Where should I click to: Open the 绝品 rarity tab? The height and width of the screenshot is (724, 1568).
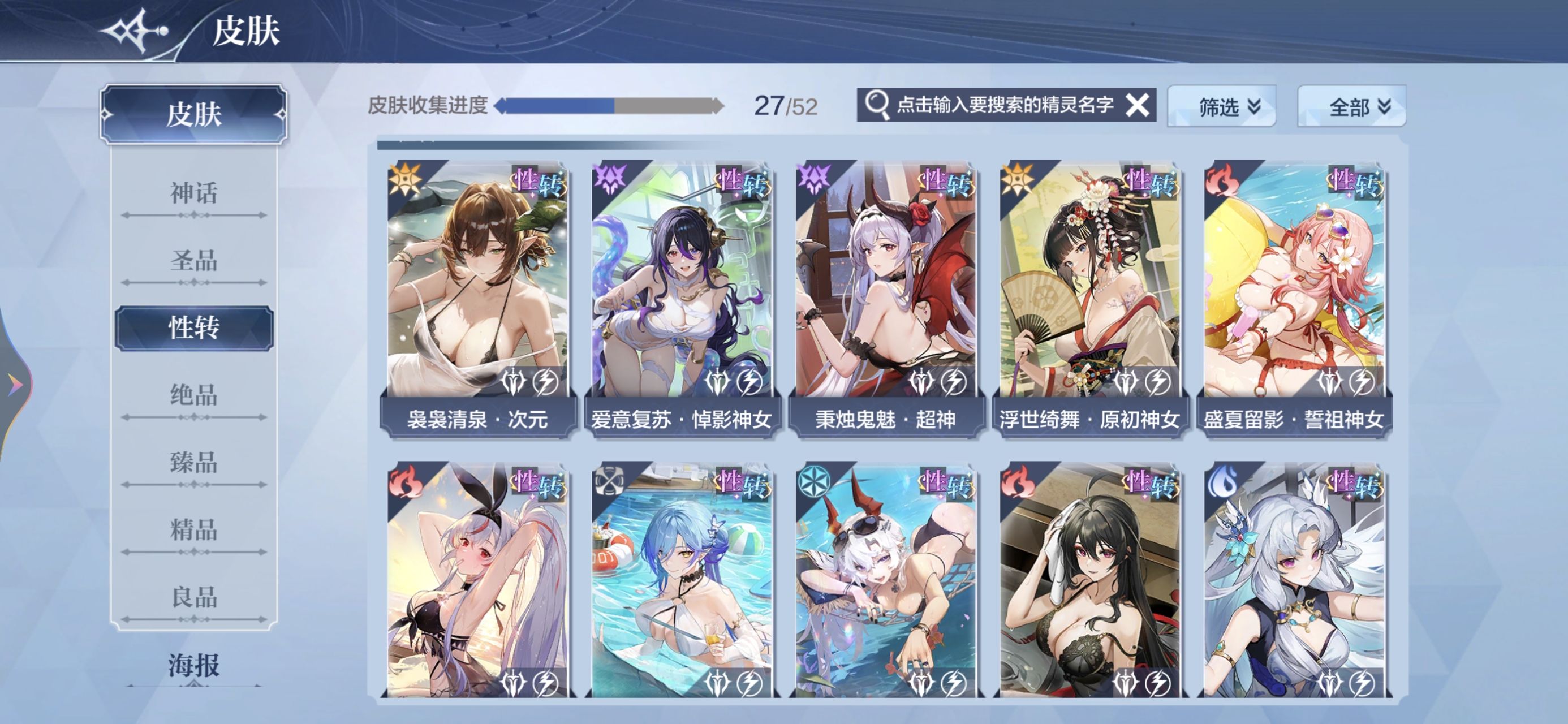click(193, 396)
